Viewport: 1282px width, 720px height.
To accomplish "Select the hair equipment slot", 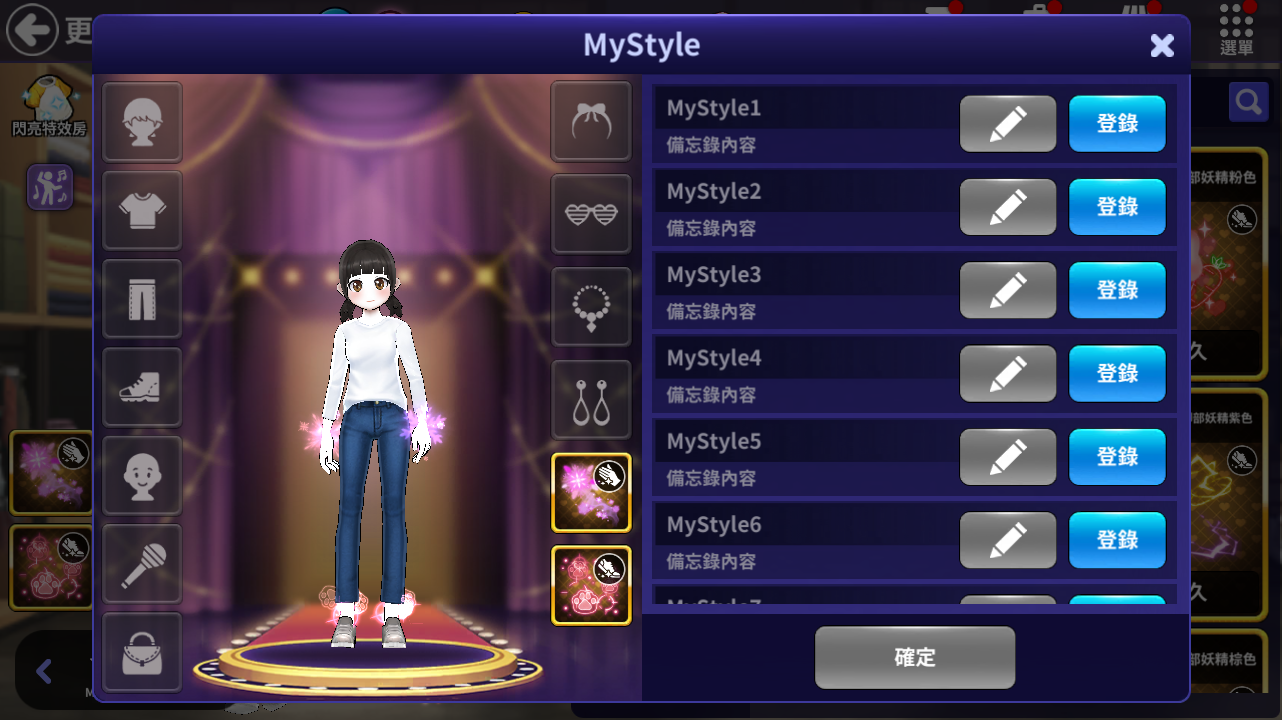I will pyautogui.click(x=142, y=122).
